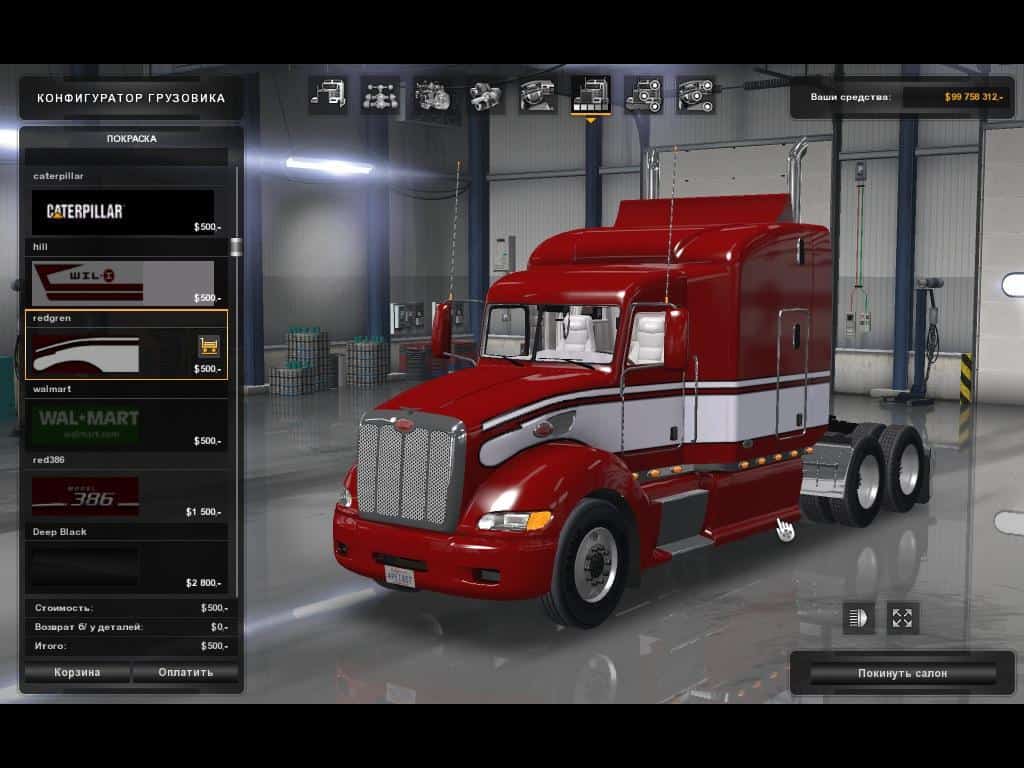The width and height of the screenshot is (1024, 768).
Task: Toggle the truck headlights icon
Action: (x=858, y=618)
